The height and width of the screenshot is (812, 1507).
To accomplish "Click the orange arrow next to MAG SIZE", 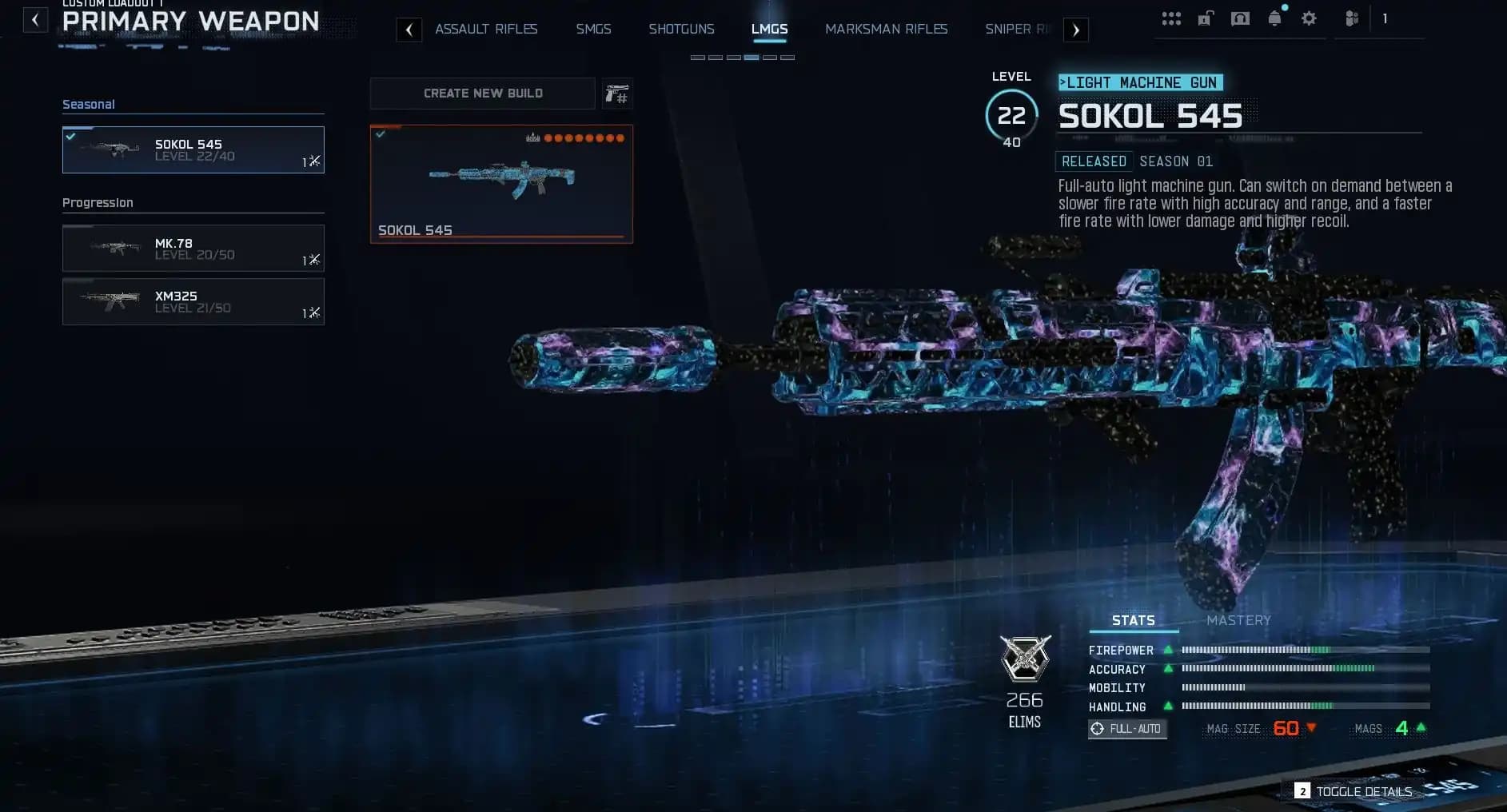I will (1311, 729).
